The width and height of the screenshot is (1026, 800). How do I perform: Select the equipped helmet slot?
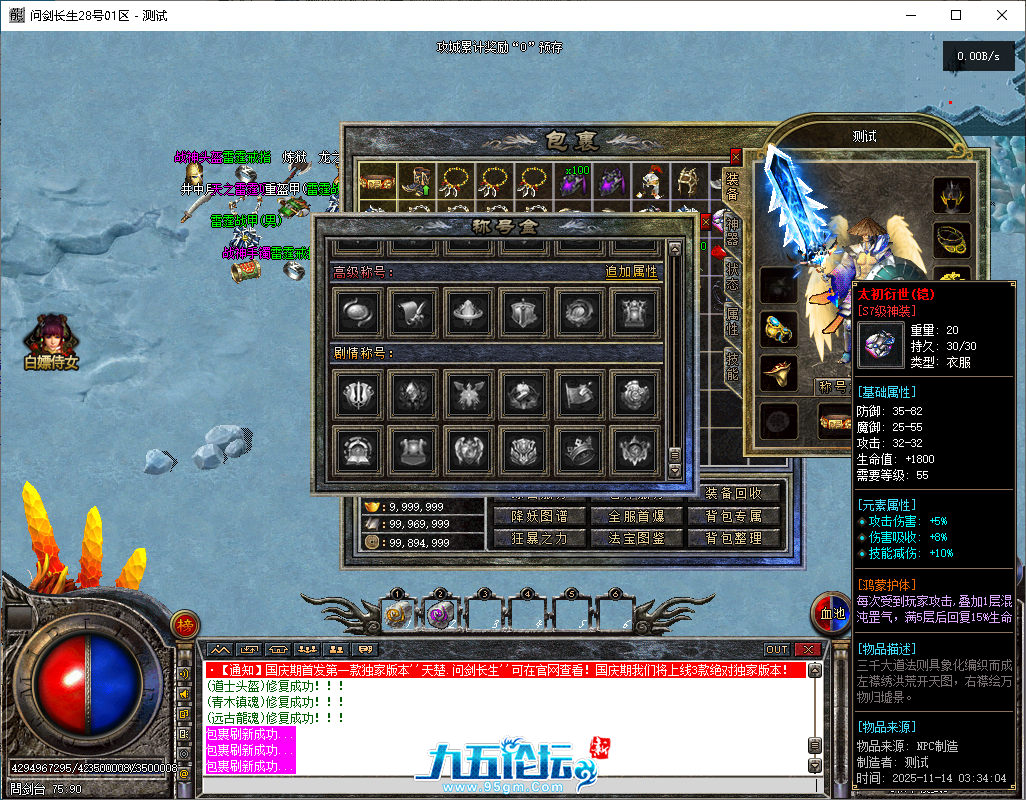pyautogui.click(x=952, y=195)
